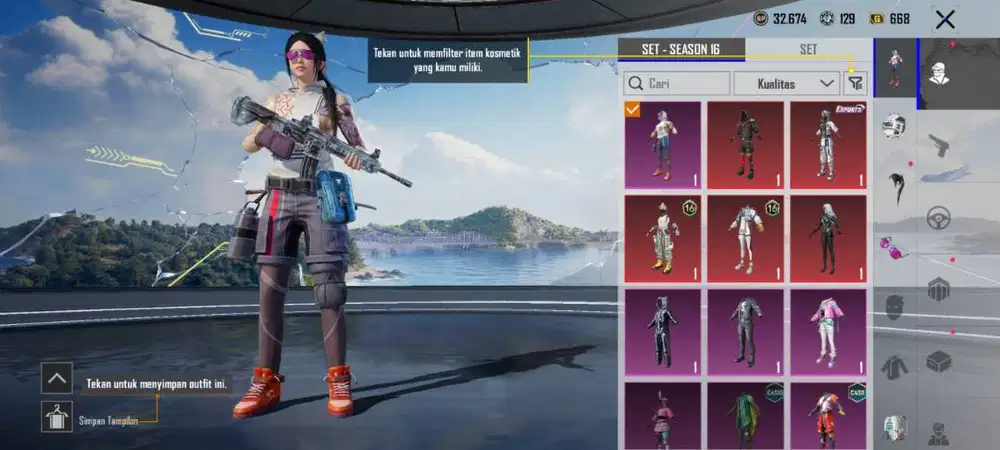Open the plain SET tab

[808, 49]
